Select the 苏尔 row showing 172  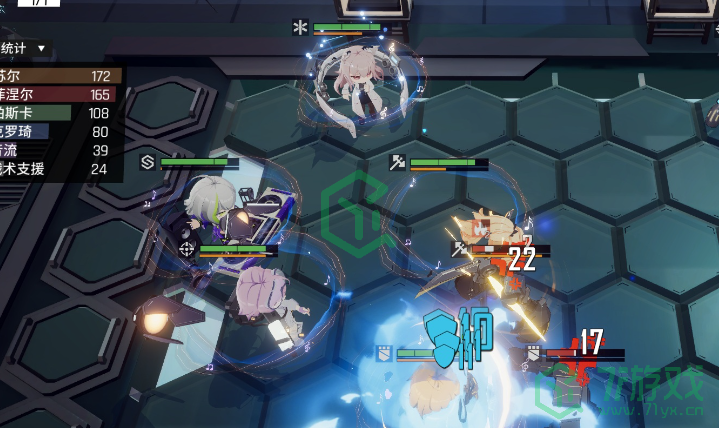tap(58, 76)
